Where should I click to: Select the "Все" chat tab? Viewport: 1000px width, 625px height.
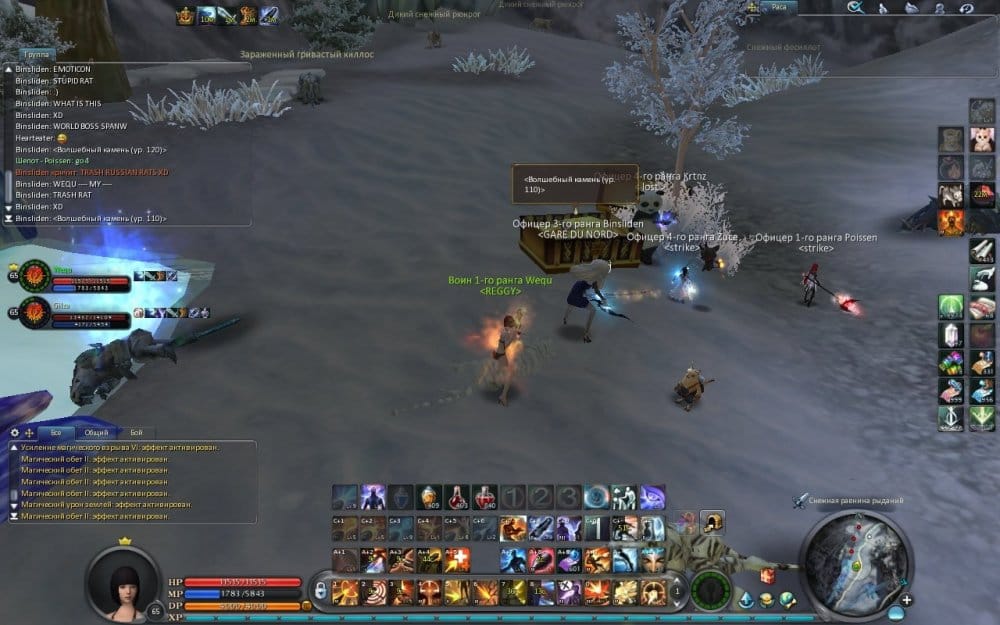click(x=56, y=432)
